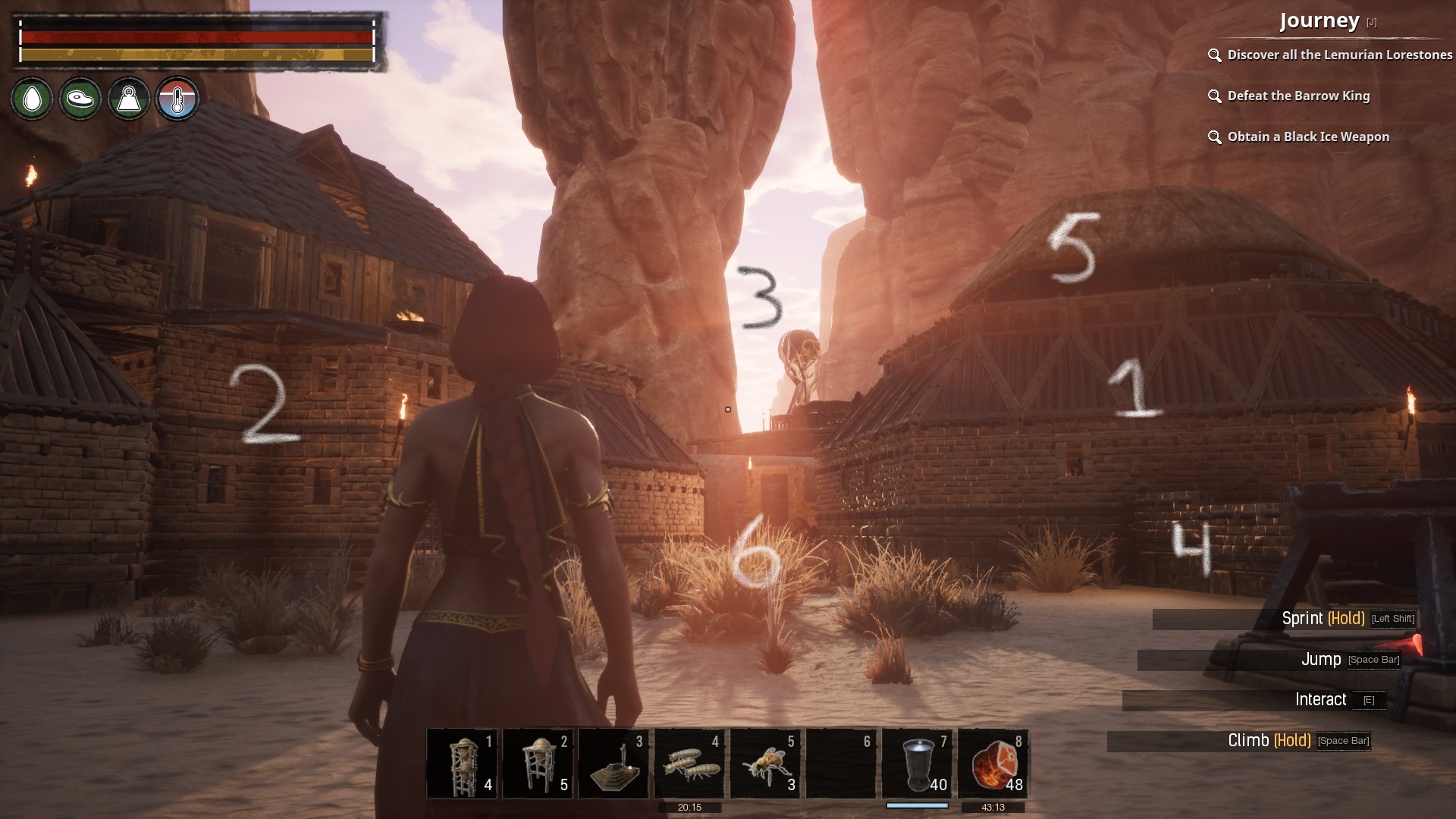Select the Discover all the Lemurian Lorestones objective
The width and height of the screenshot is (1456, 819).
pyautogui.click(x=1339, y=55)
